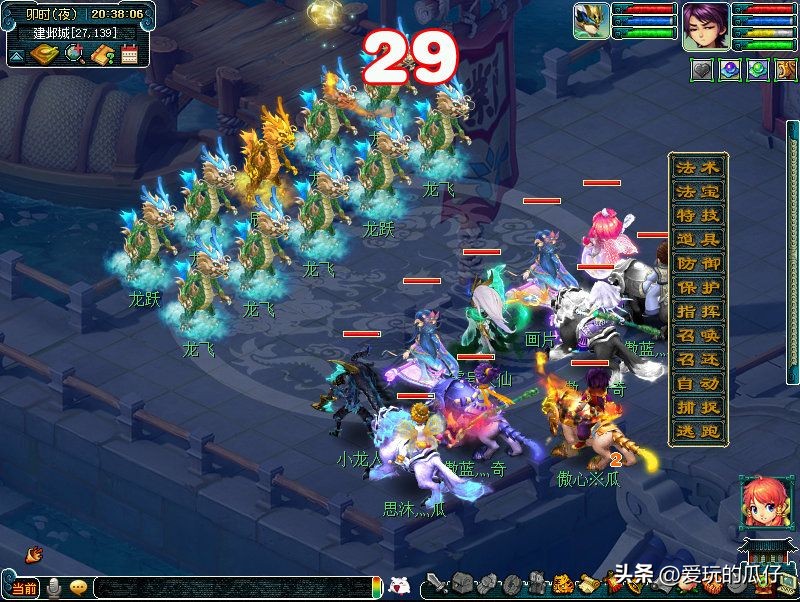Open the 指挥 command option
The width and height of the screenshot is (800, 602).
pyautogui.click(x=697, y=312)
